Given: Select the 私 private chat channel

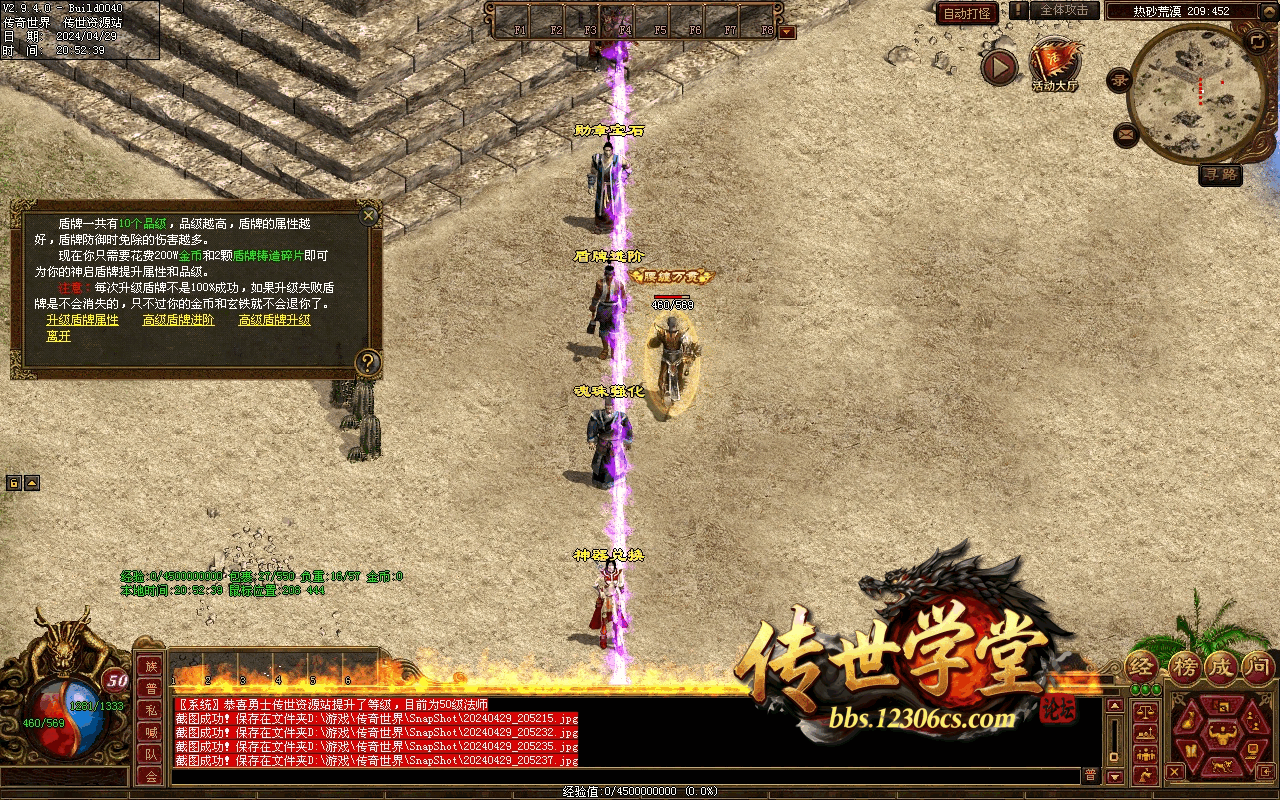Looking at the screenshot, I should pos(151,710).
